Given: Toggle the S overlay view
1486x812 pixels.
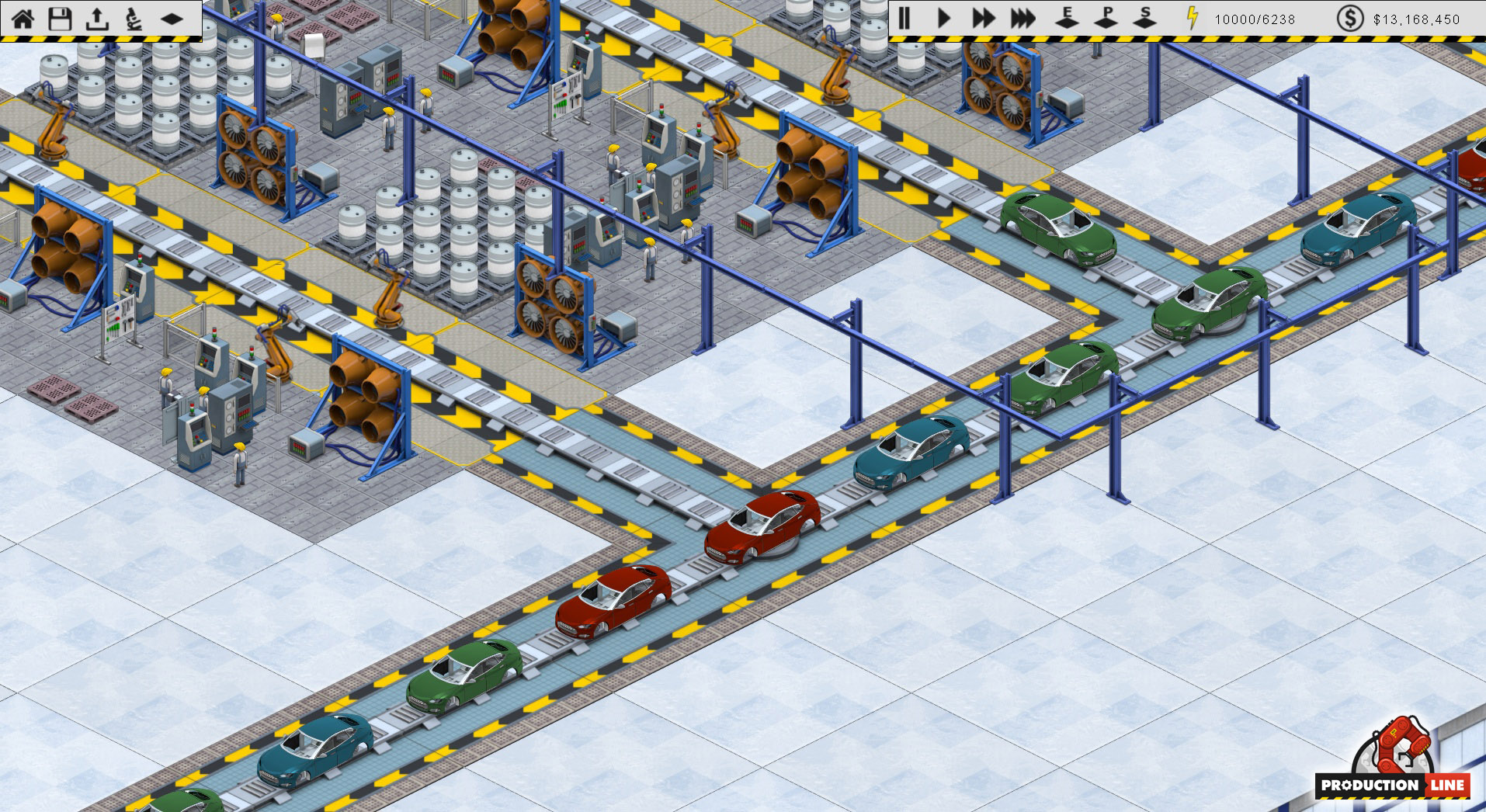Looking at the screenshot, I should coord(1144,16).
